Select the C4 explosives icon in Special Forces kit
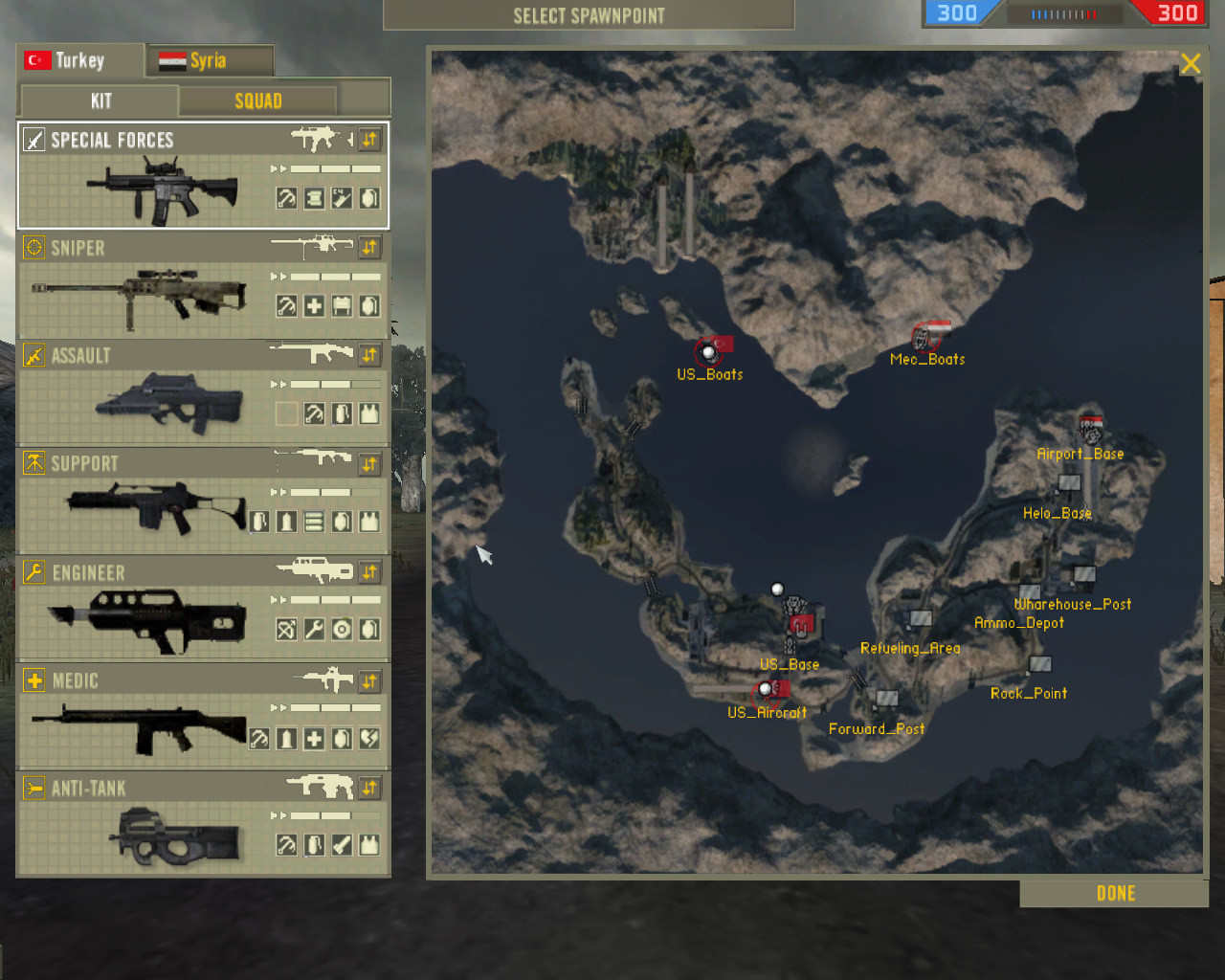This screenshot has width=1225, height=980. pyautogui.click(x=343, y=198)
